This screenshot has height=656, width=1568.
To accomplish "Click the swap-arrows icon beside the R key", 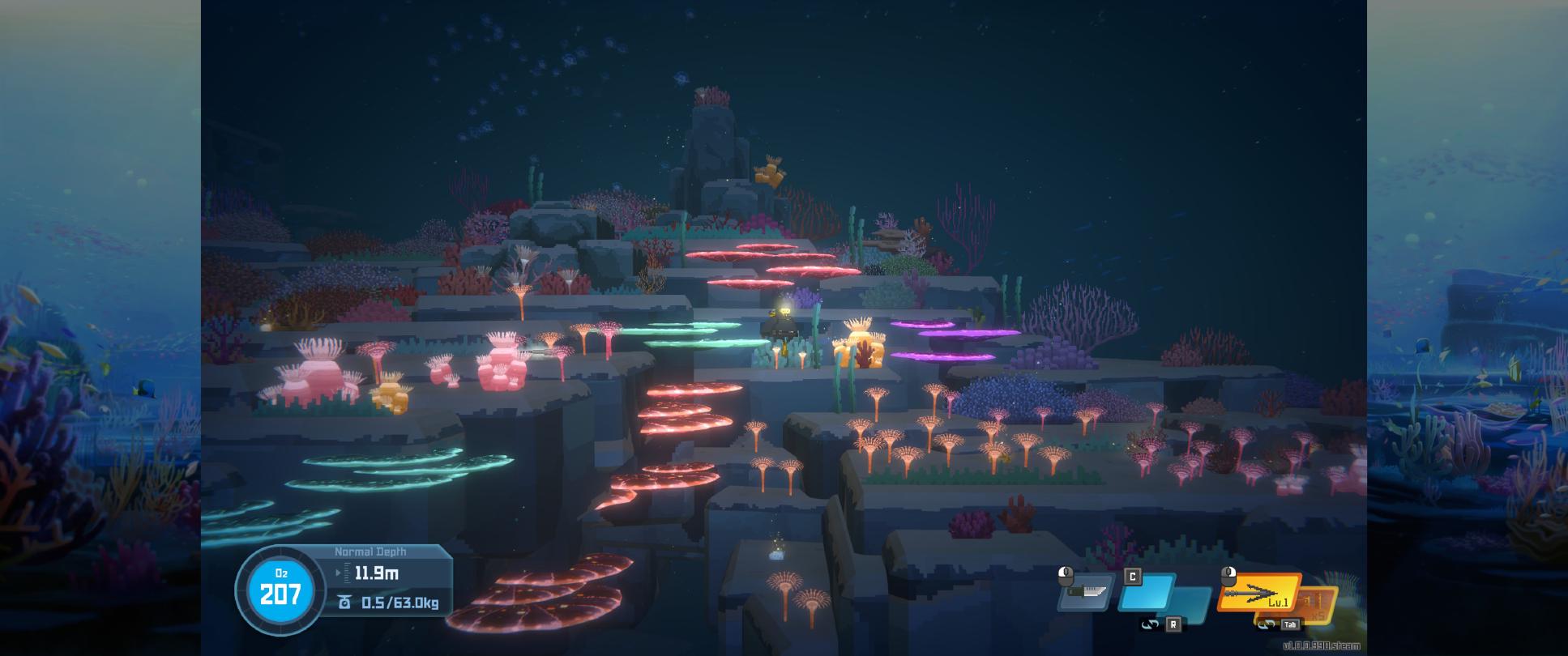I will 1151,624.
